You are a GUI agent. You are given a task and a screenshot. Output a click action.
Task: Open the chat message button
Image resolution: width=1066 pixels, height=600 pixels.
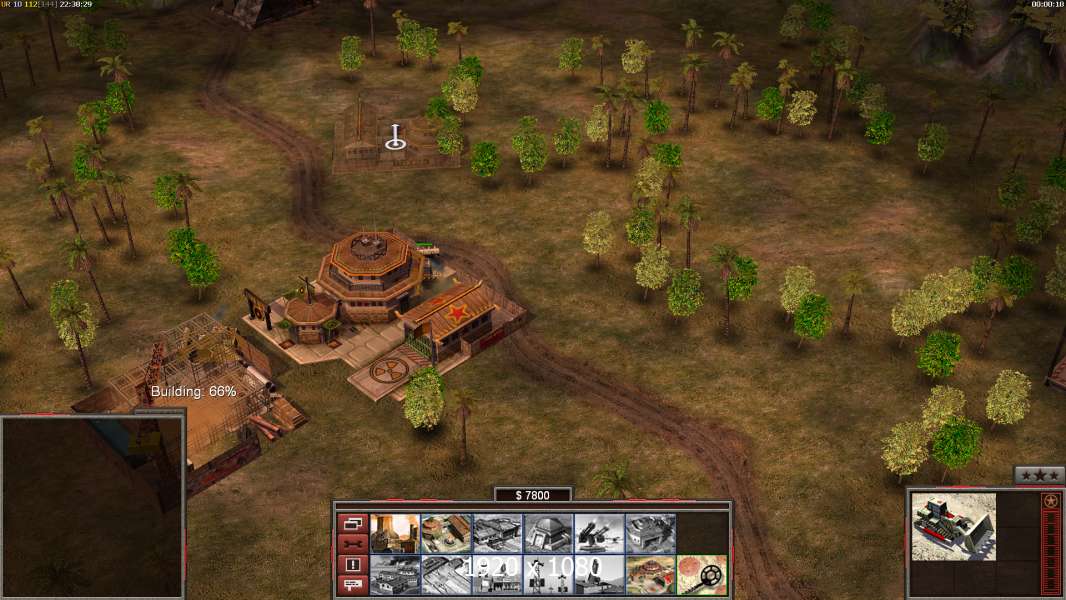click(x=352, y=586)
